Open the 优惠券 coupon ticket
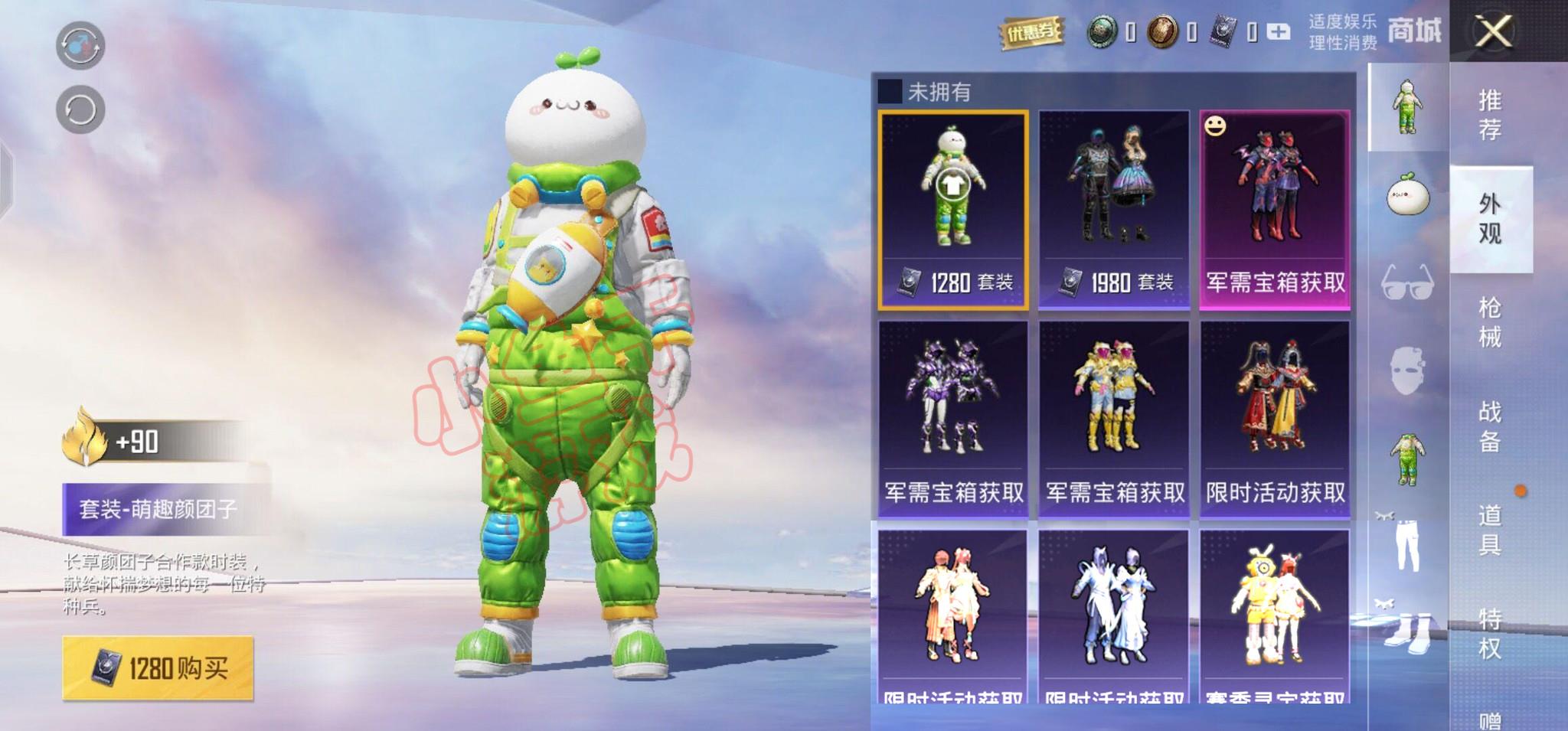The height and width of the screenshot is (731, 1568). point(1031,32)
